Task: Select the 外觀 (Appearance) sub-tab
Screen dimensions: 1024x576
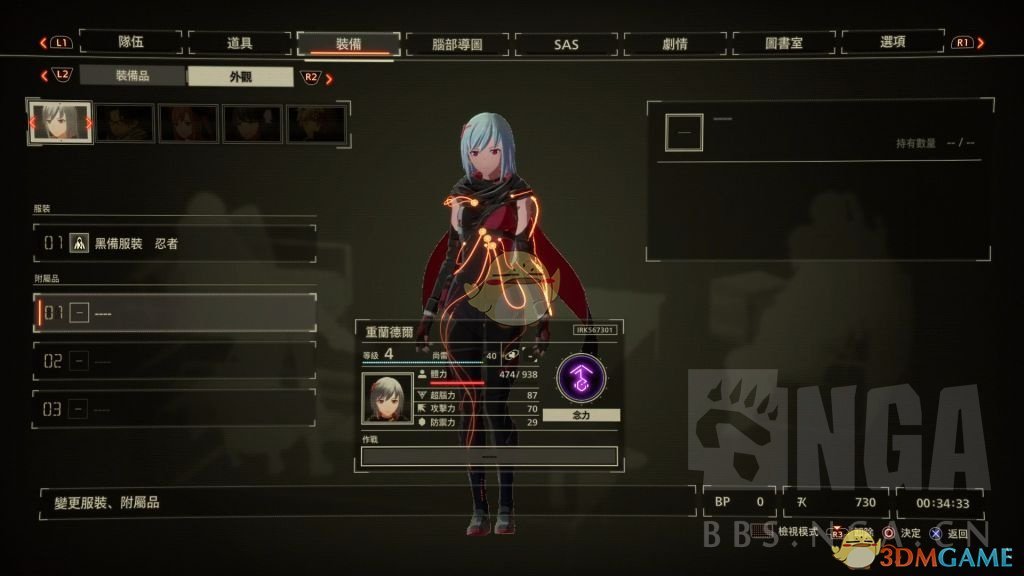Action: coord(240,76)
